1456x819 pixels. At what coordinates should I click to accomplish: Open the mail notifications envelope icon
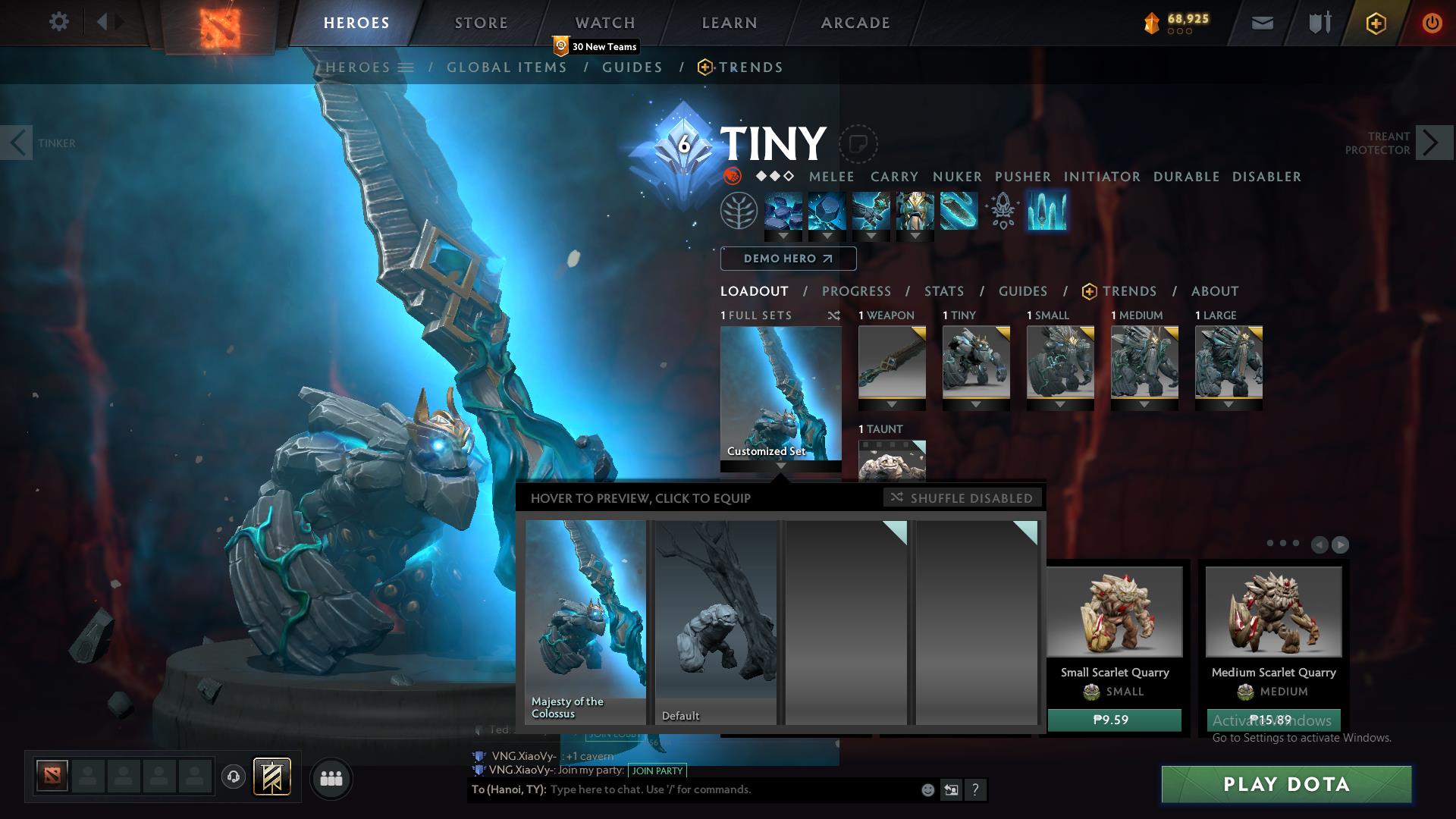(1262, 22)
